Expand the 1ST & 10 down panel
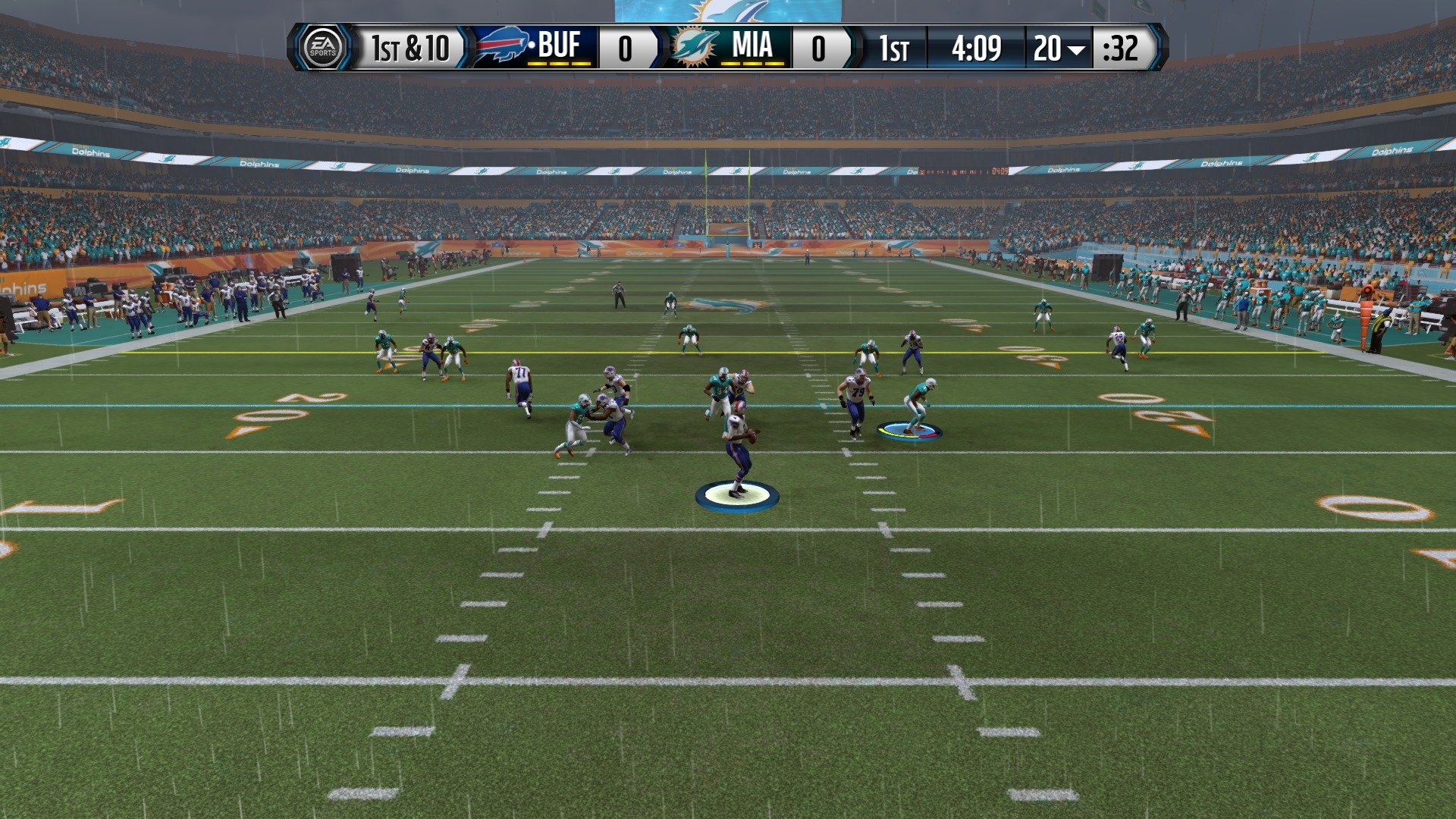Image resolution: width=1456 pixels, height=819 pixels. [411, 48]
